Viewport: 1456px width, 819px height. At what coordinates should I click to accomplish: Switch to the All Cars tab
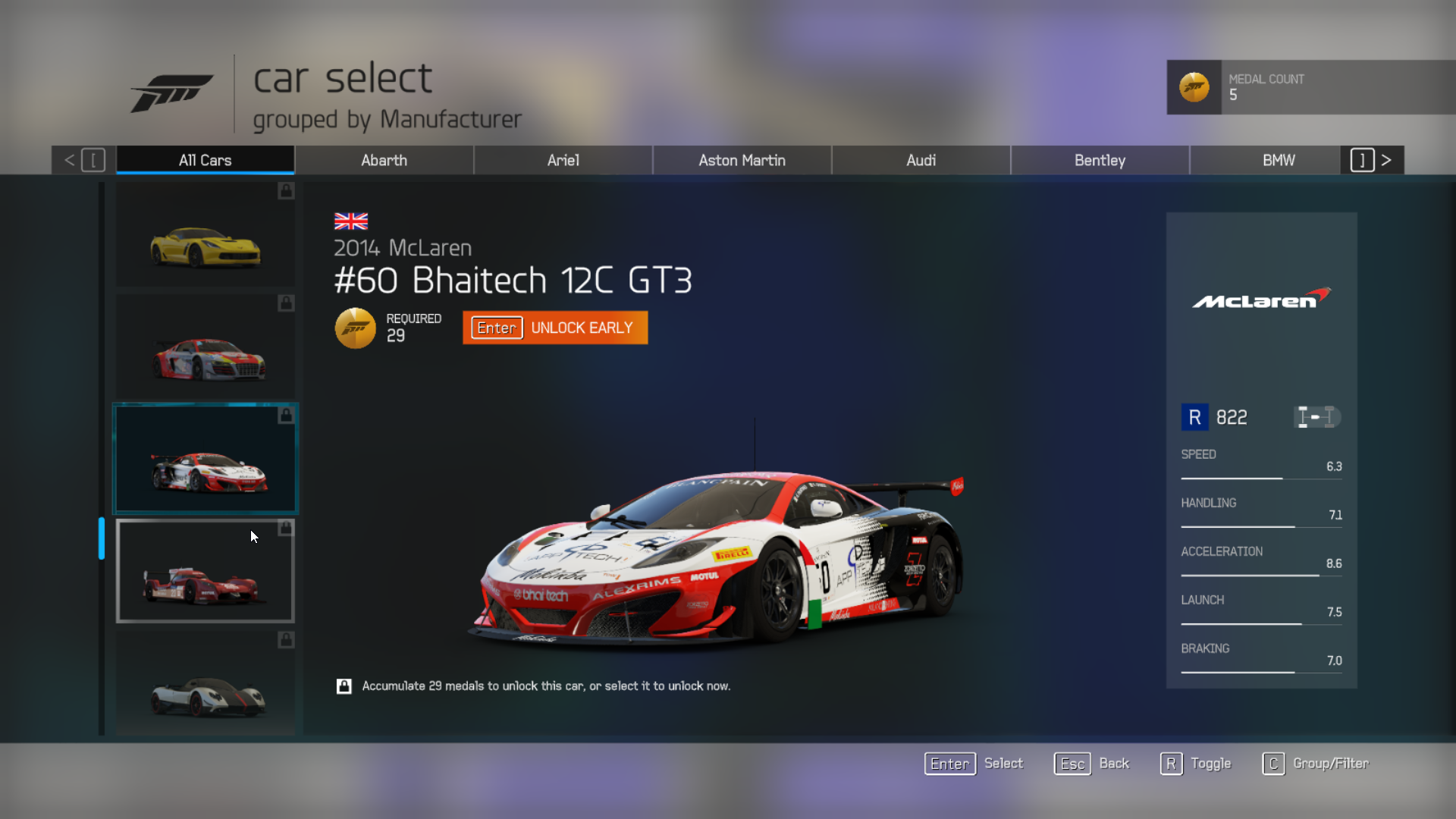pos(205,160)
